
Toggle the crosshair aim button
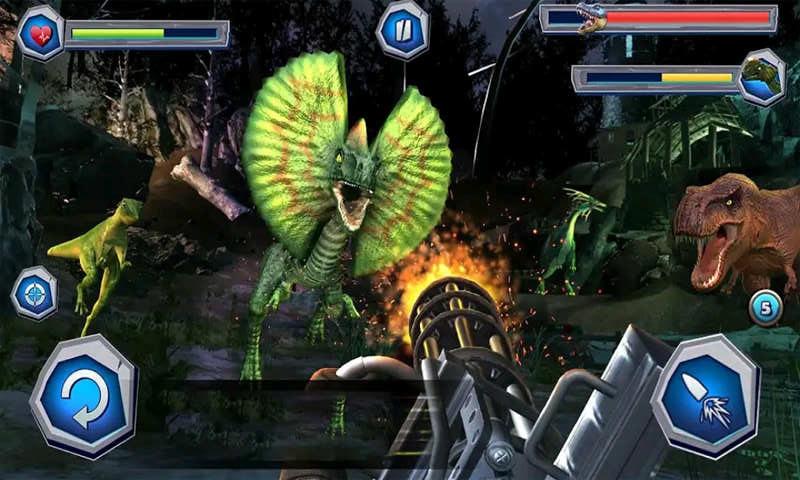(x=34, y=293)
